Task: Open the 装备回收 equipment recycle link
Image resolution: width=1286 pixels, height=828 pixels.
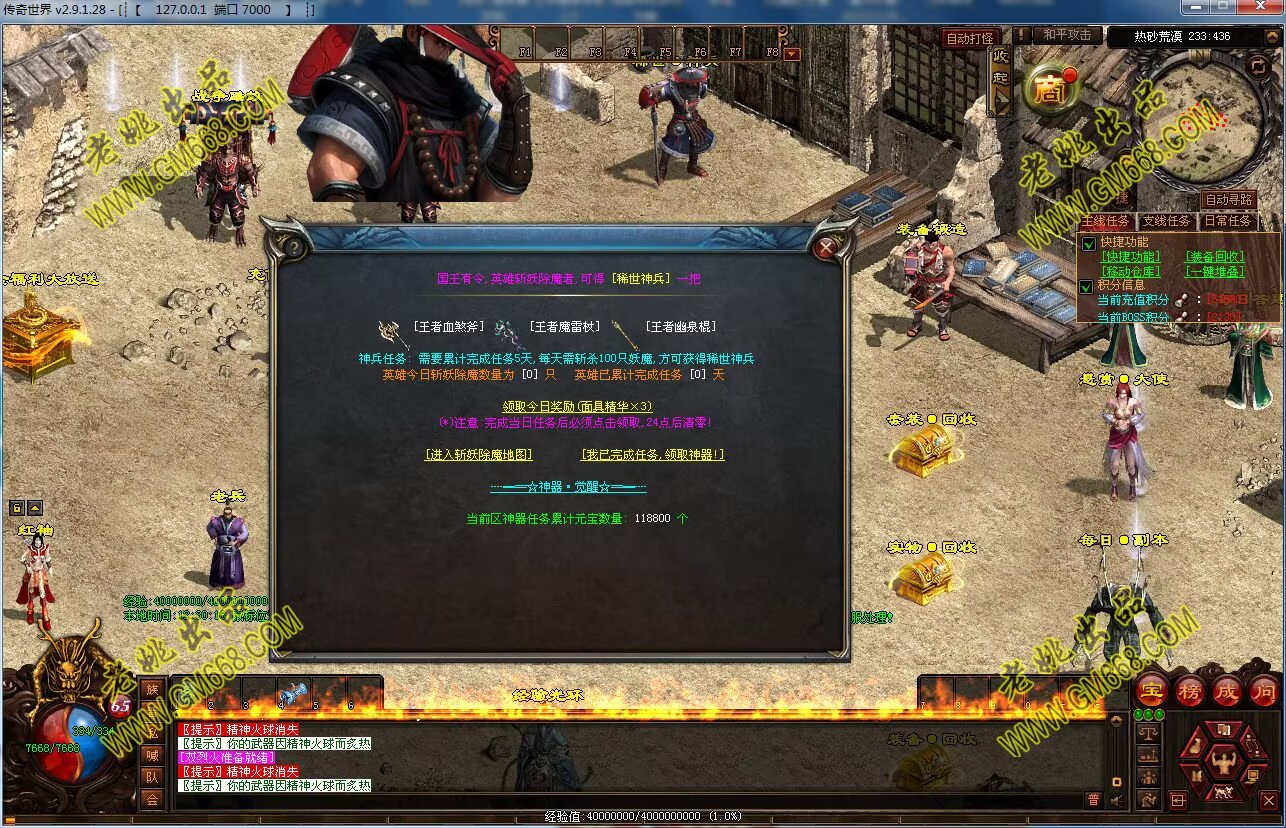Action: [x=1214, y=257]
